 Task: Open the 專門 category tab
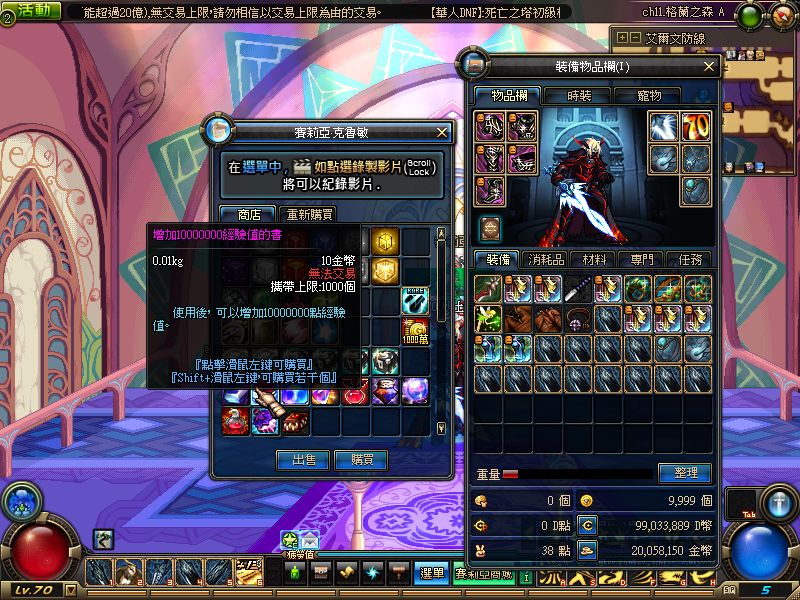click(x=641, y=259)
